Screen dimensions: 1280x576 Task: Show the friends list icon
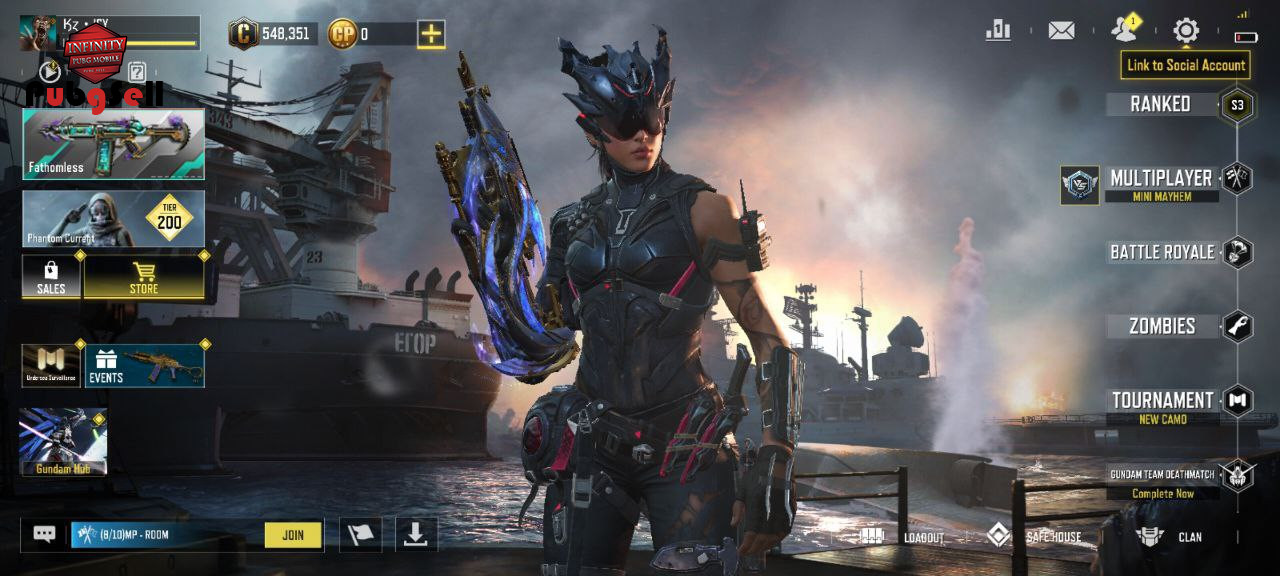pyautogui.click(x=1124, y=31)
